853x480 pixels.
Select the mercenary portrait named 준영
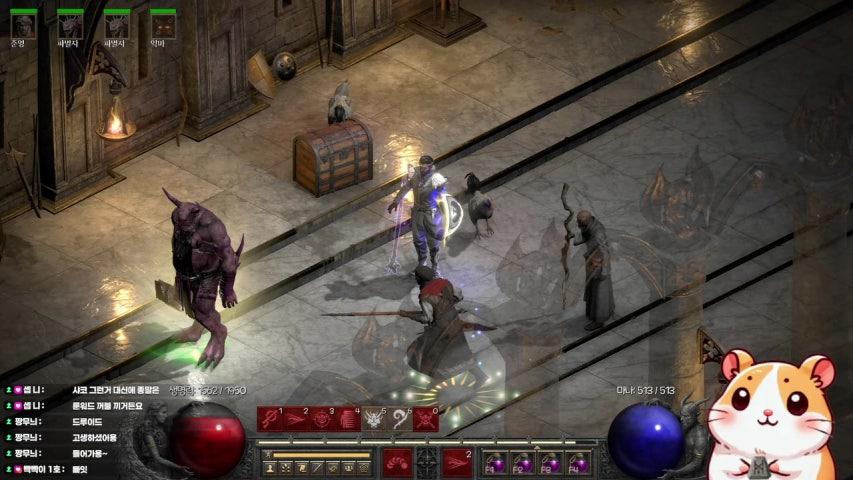coord(23,24)
